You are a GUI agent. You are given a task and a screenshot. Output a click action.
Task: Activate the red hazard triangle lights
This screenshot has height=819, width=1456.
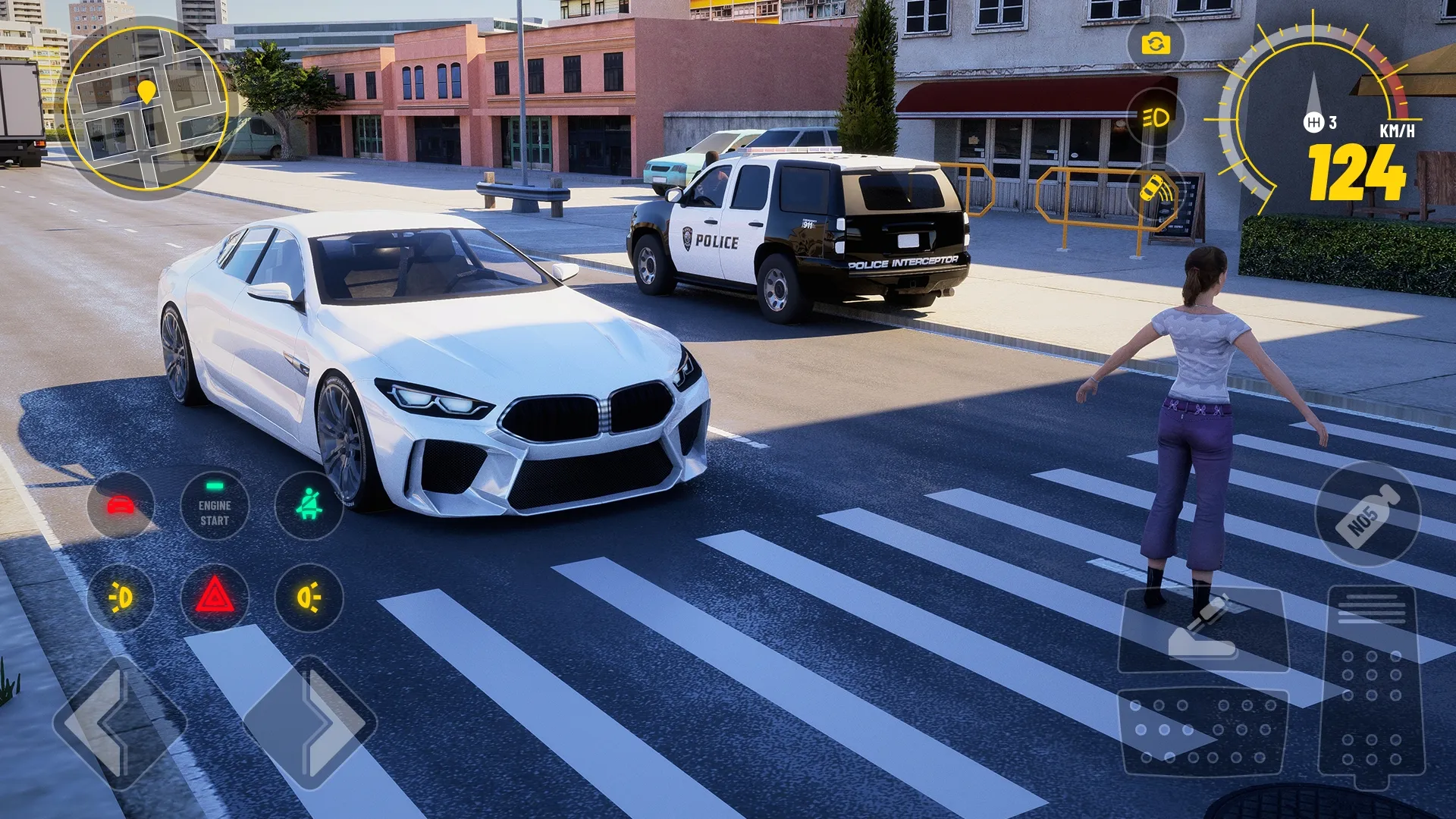pyautogui.click(x=215, y=598)
